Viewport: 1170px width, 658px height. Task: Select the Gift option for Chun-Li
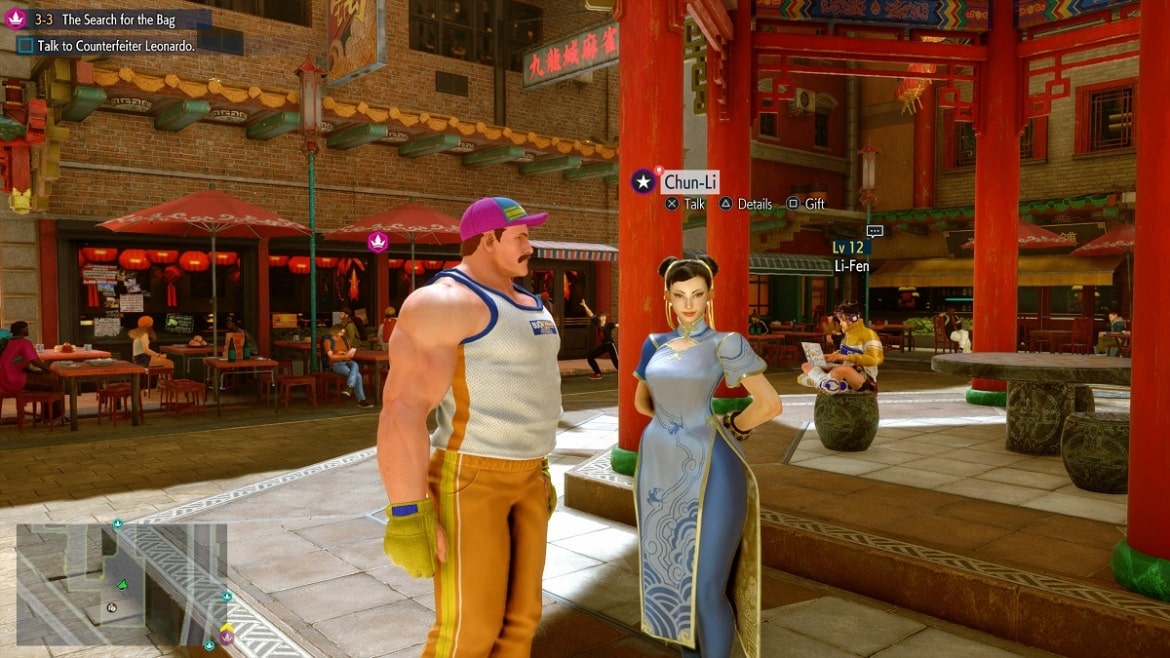click(805, 204)
